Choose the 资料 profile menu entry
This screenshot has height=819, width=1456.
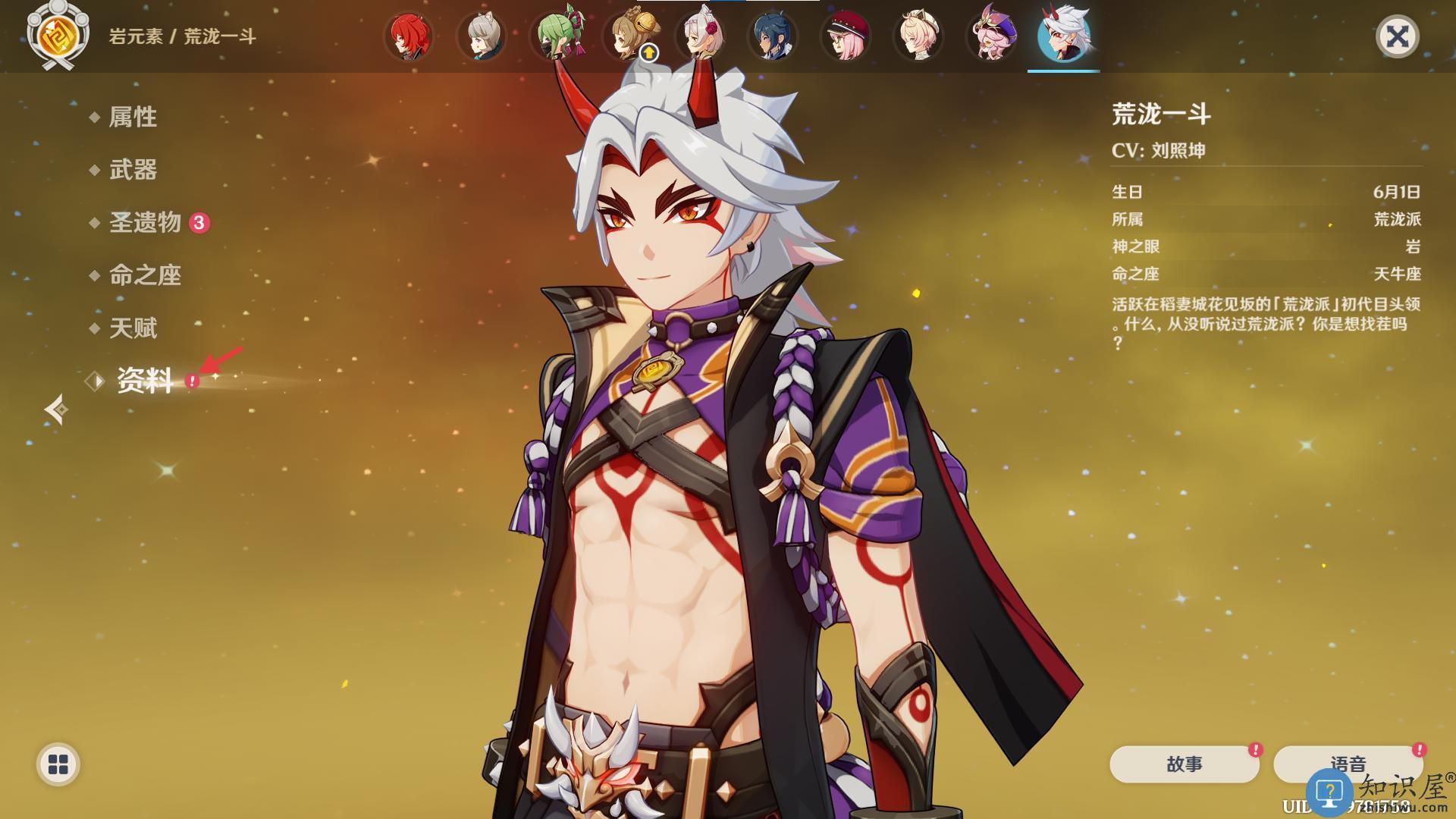[x=145, y=381]
